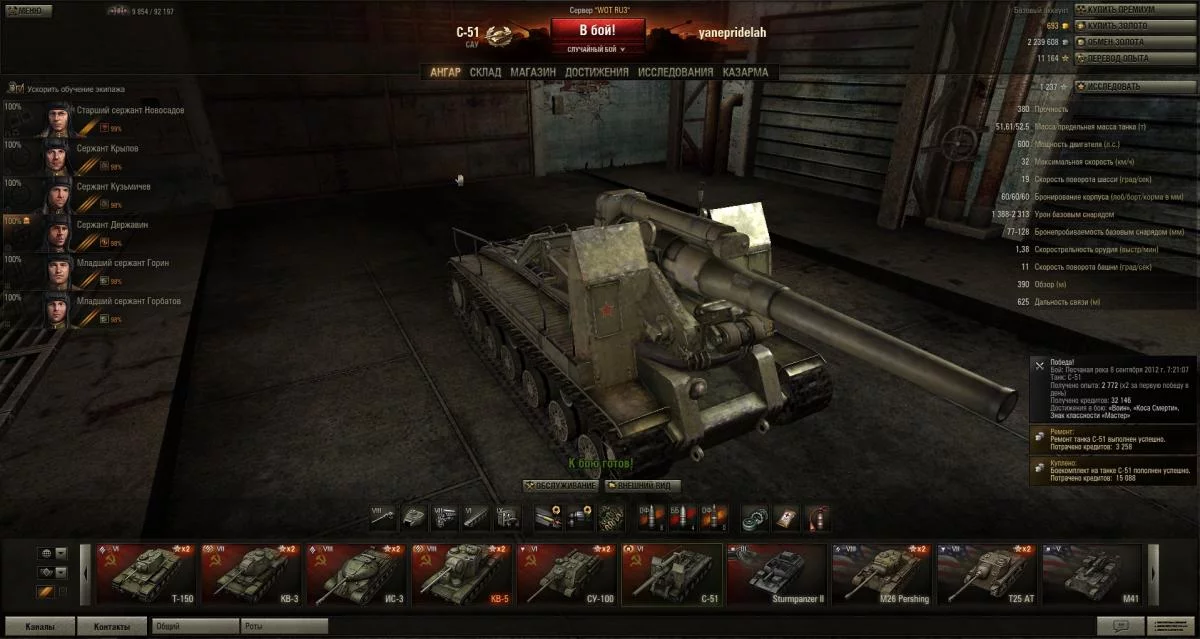This screenshot has width=1200, height=639.
Task: Open the Казарма tab
Action: (x=745, y=72)
